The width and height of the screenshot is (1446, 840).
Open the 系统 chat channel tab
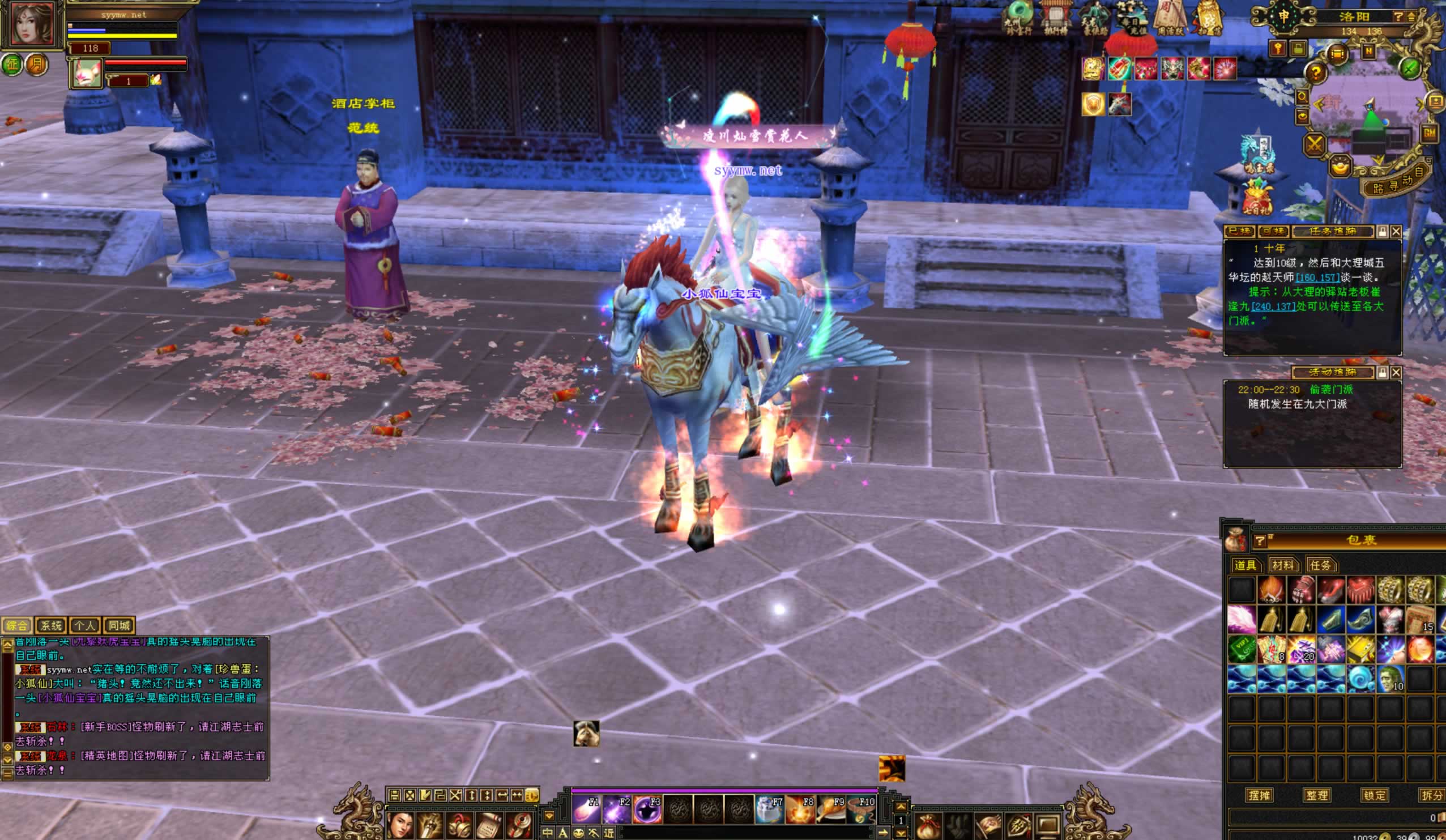tap(50, 625)
